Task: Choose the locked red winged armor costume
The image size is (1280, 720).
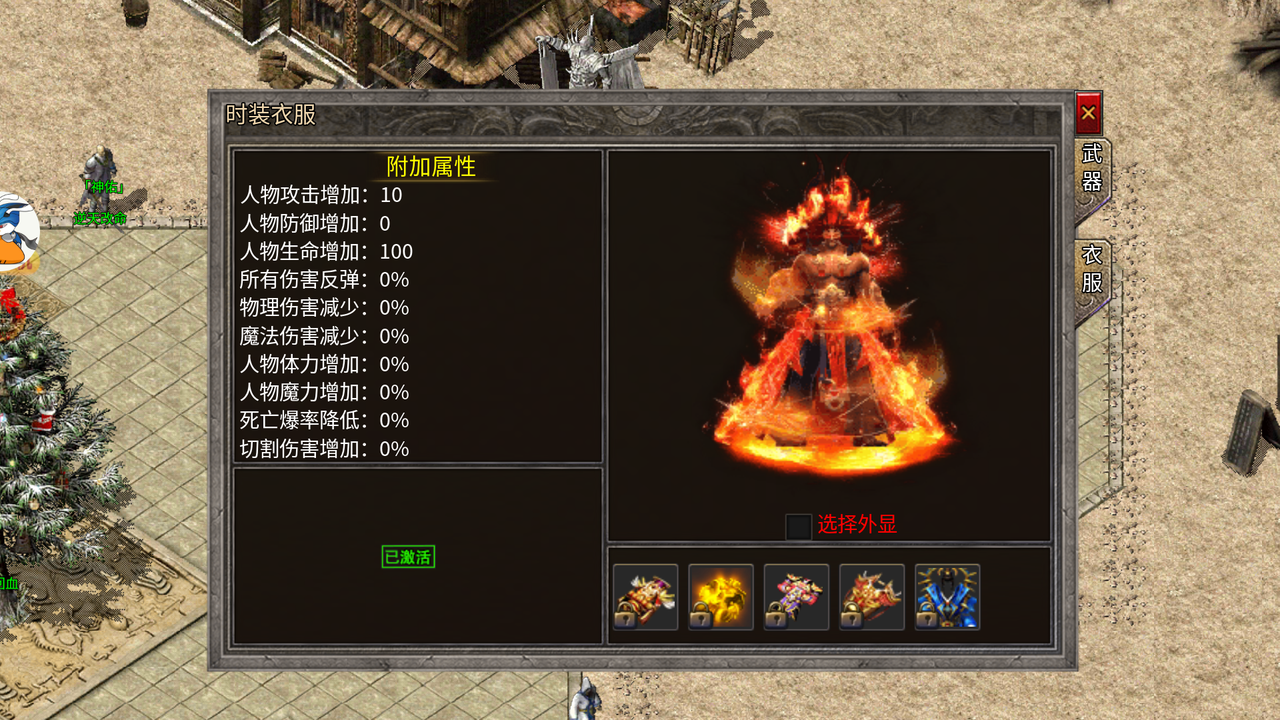Action: [872, 597]
